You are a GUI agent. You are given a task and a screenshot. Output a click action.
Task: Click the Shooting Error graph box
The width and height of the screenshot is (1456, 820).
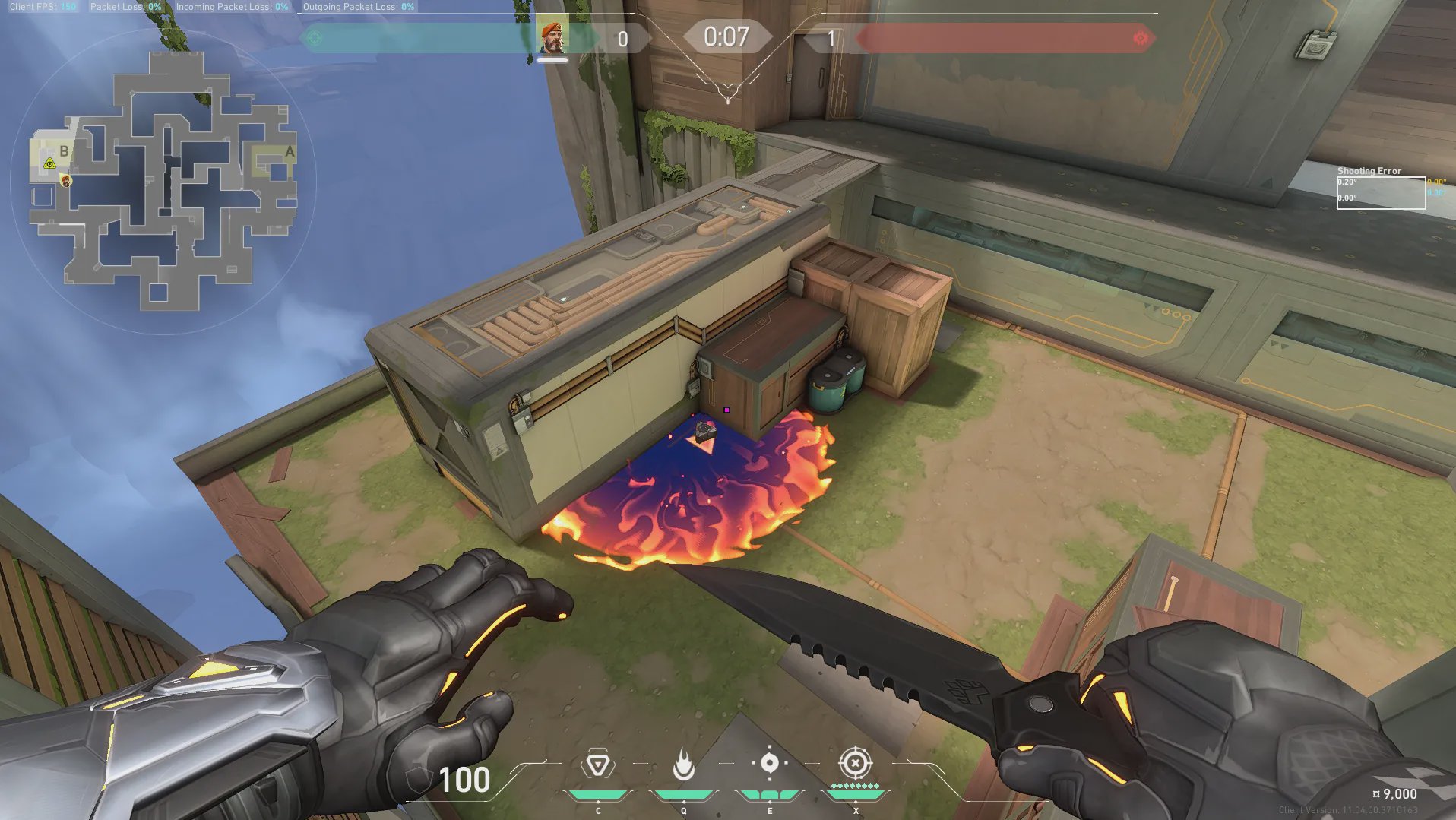[1381, 192]
